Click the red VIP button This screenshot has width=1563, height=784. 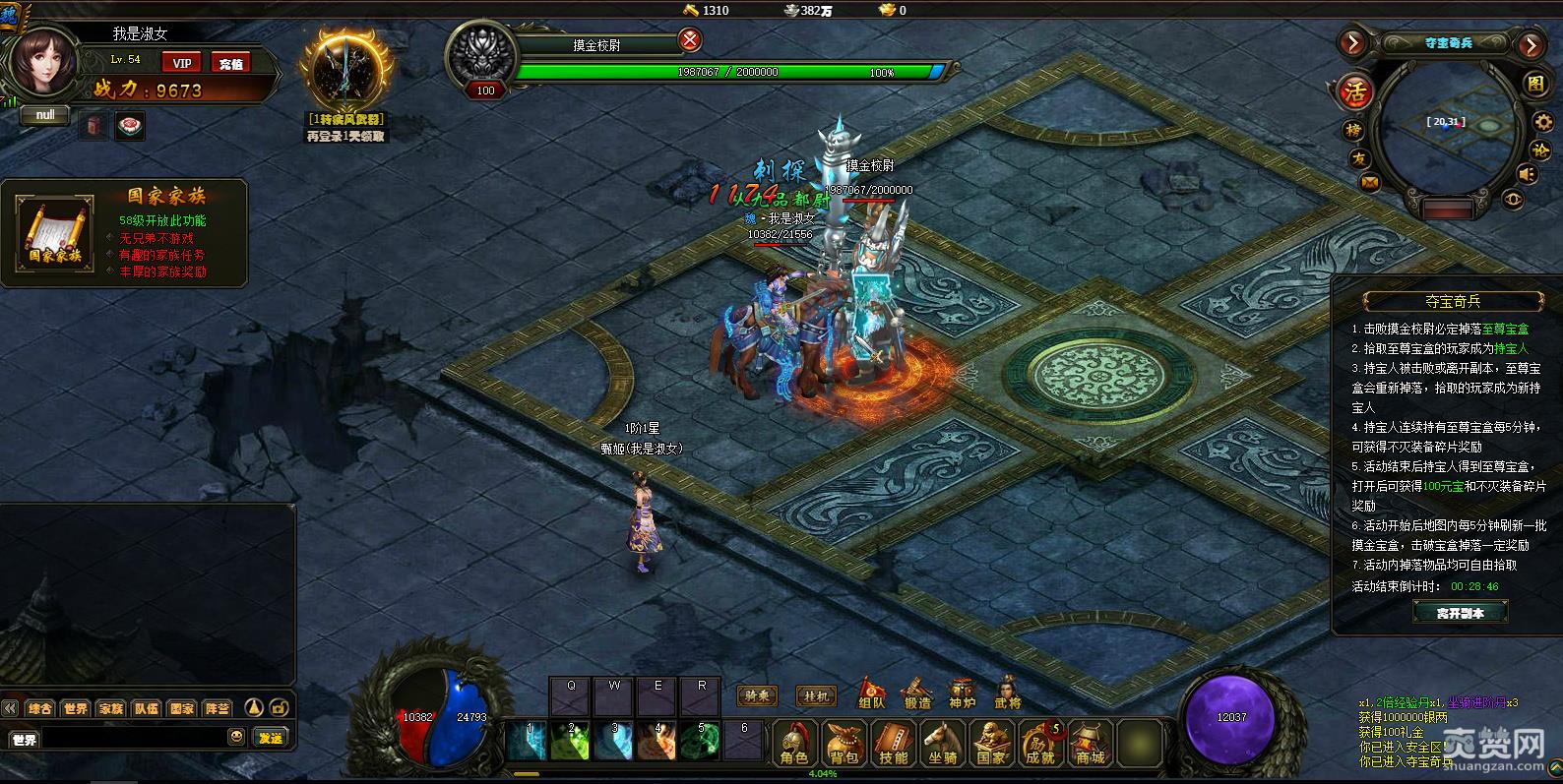point(181,63)
